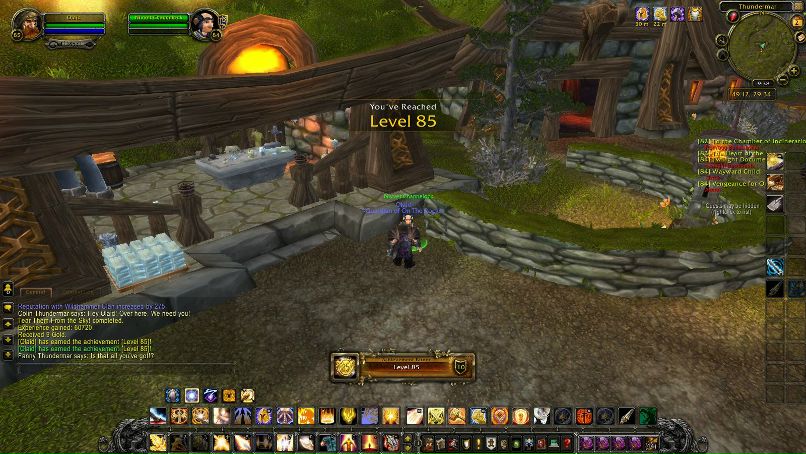Viewport: 806px width, 454px height.
Task: Use the blue swirl ability on the small bar
Action: (192, 395)
